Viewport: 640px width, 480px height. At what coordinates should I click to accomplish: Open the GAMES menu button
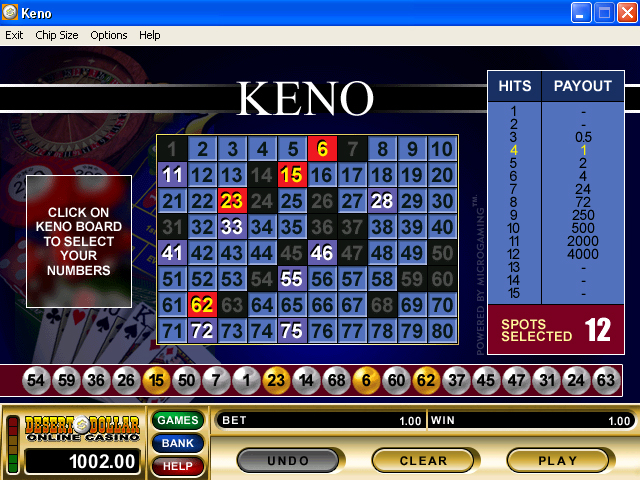point(177,420)
